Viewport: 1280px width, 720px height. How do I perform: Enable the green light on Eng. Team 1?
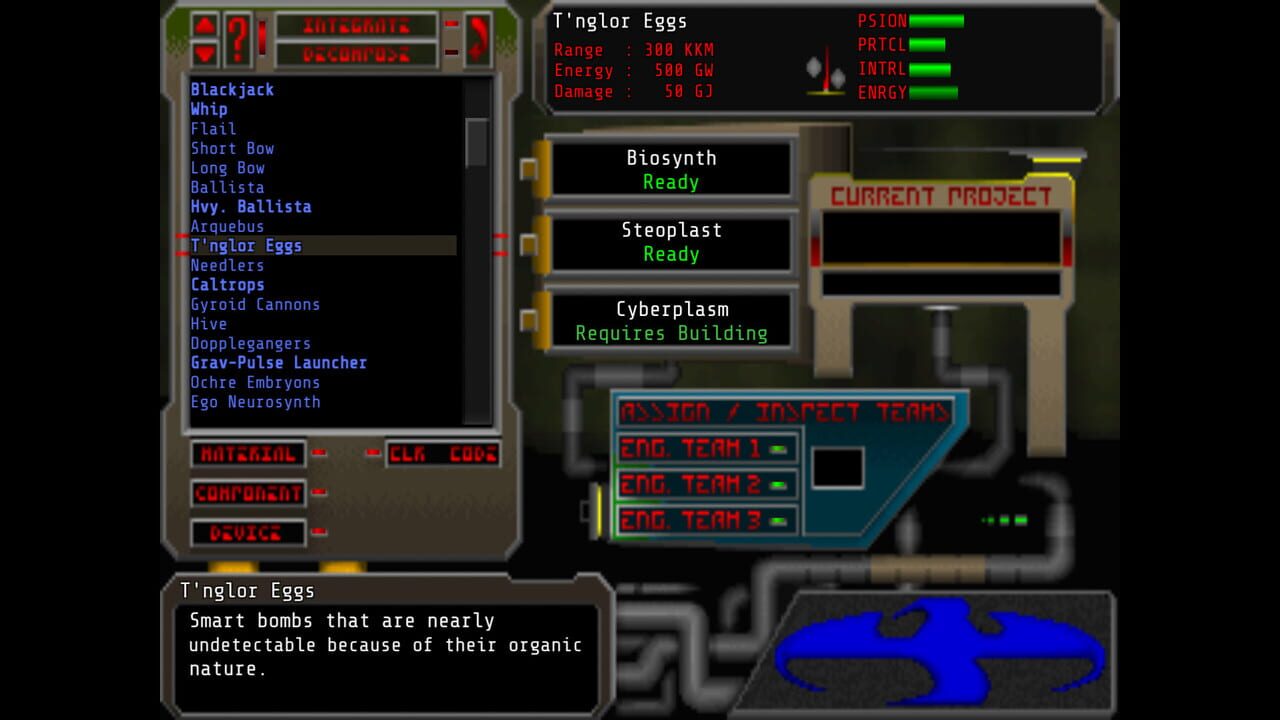tap(778, 448)
